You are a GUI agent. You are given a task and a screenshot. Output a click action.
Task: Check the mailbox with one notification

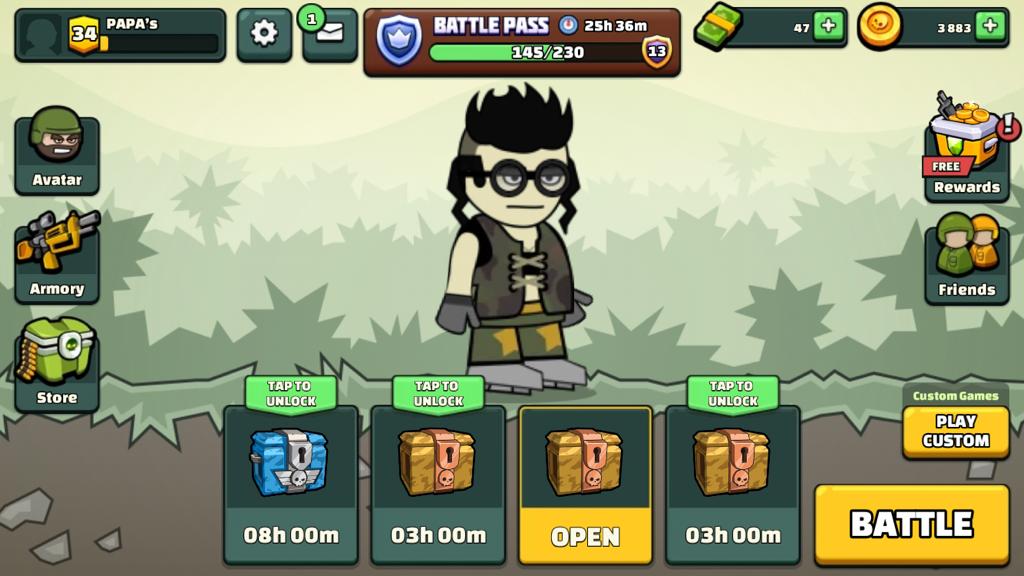click(331, 34)
